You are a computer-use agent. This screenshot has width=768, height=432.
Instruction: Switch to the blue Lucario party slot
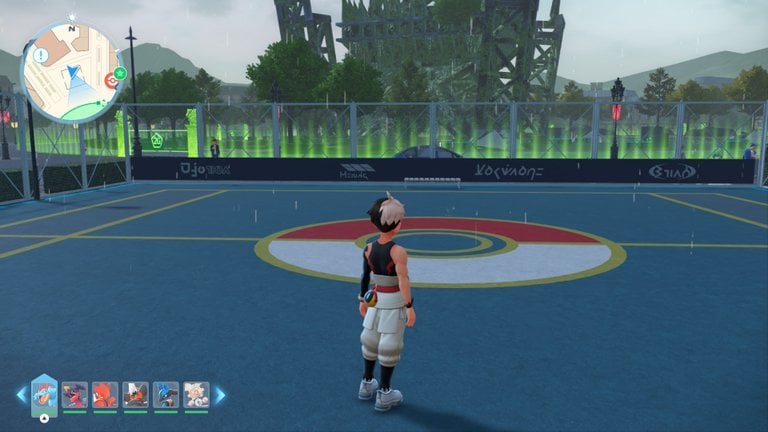click(x=166, y=394)
